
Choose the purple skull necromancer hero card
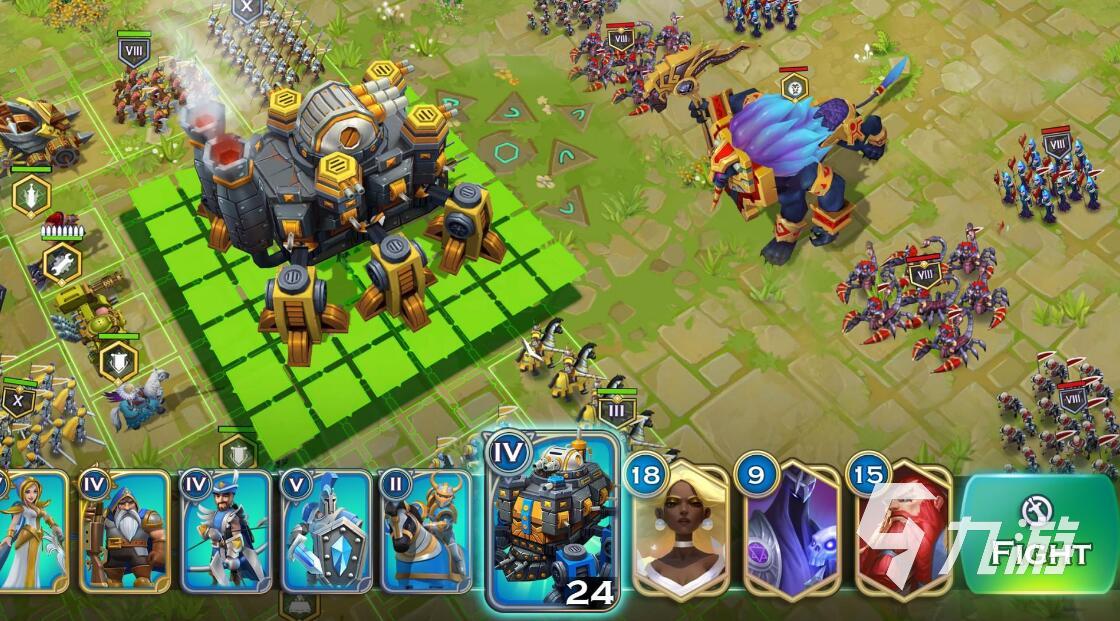(790, 528)
